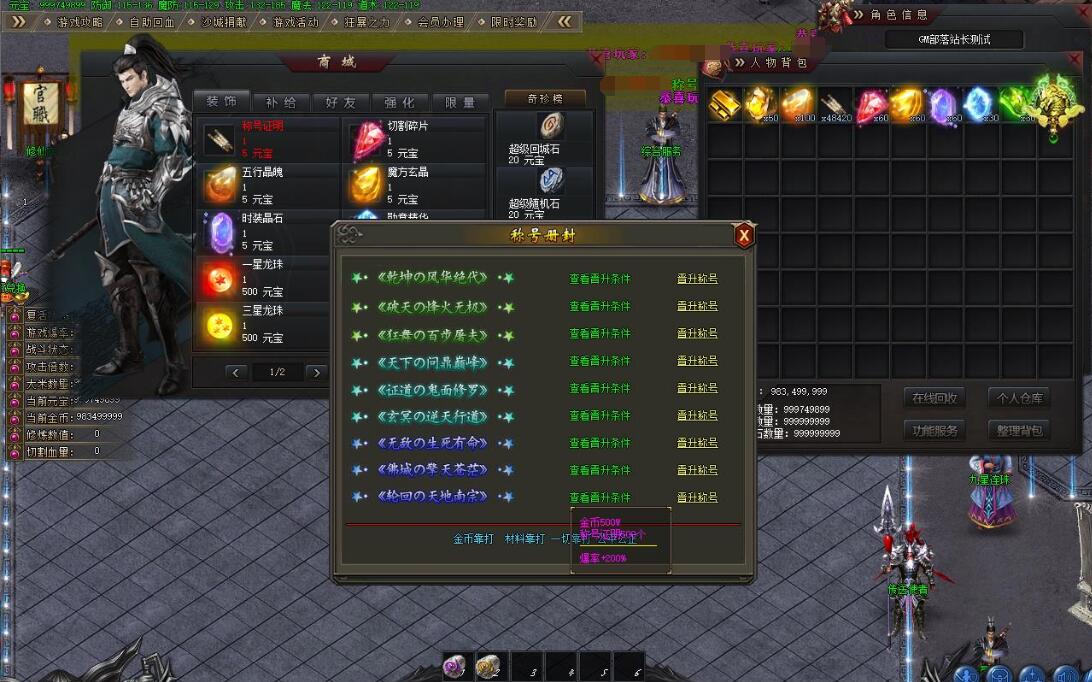This screenshot has height=682, width=1092.
Task: Open the 会员办理 membership menu
Action: pos(441,21)
